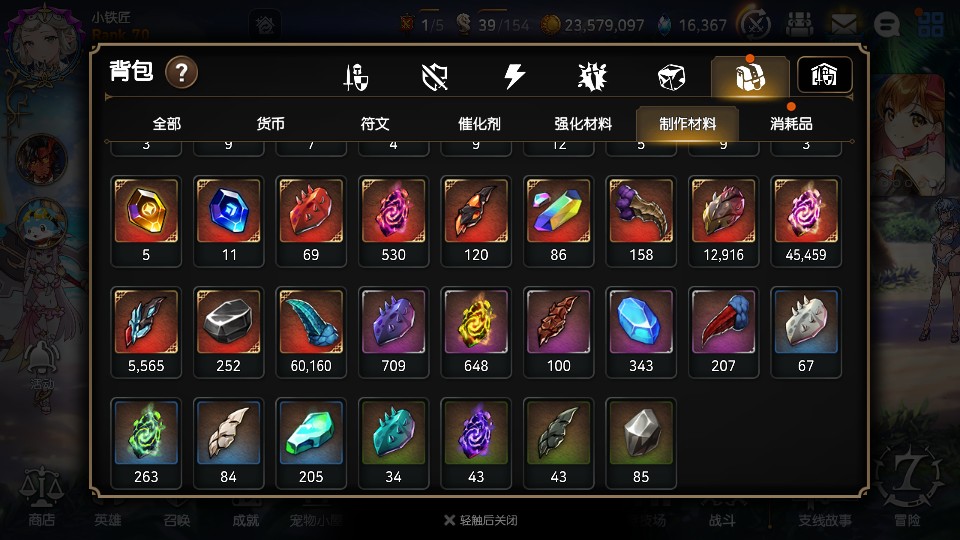Viewport: 960px width, 540px height.
Task: Open the backpack help question mark
Action: [x=181, y=72]
